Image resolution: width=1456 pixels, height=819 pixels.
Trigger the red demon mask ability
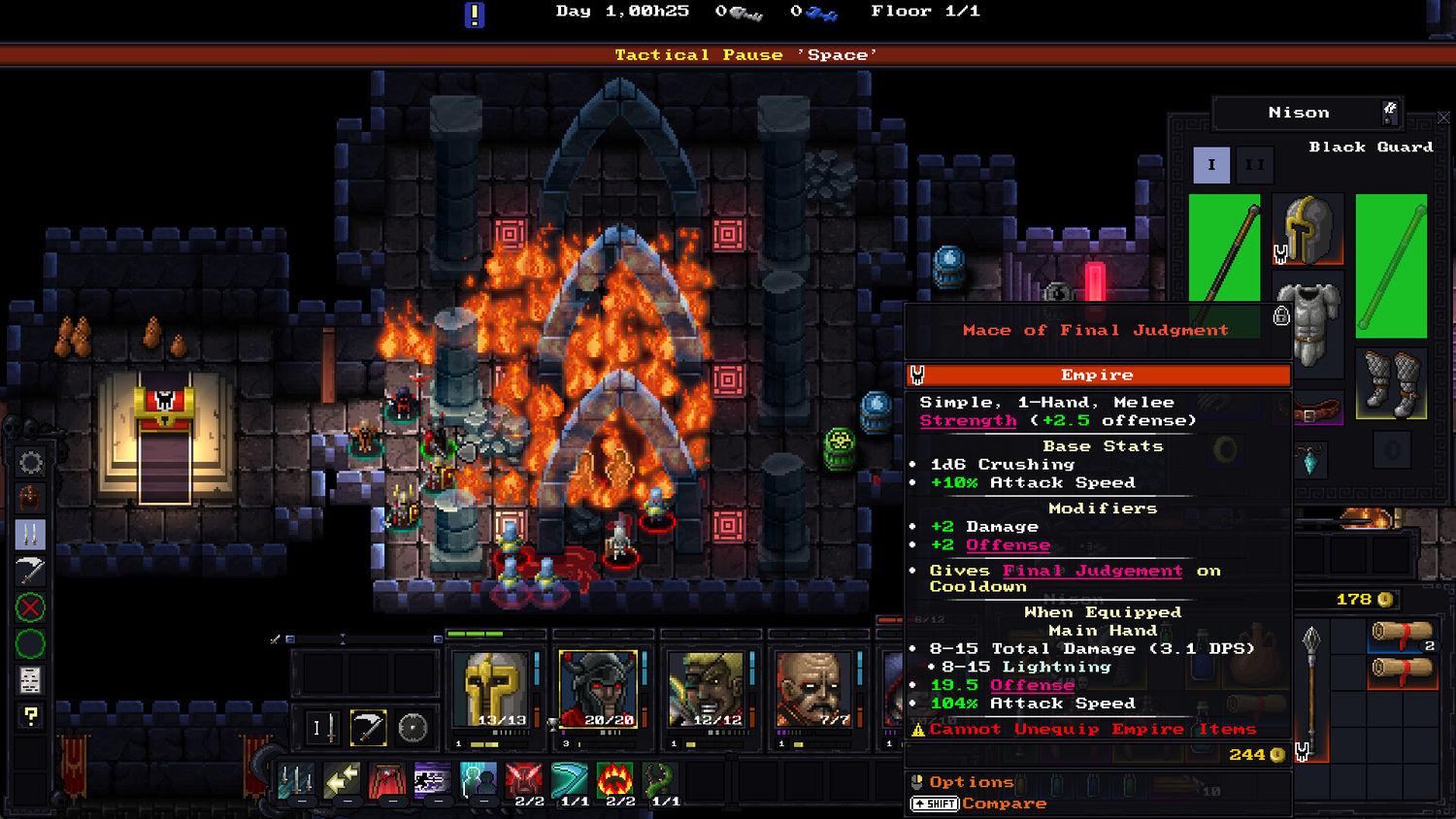(x=524, y=779)
